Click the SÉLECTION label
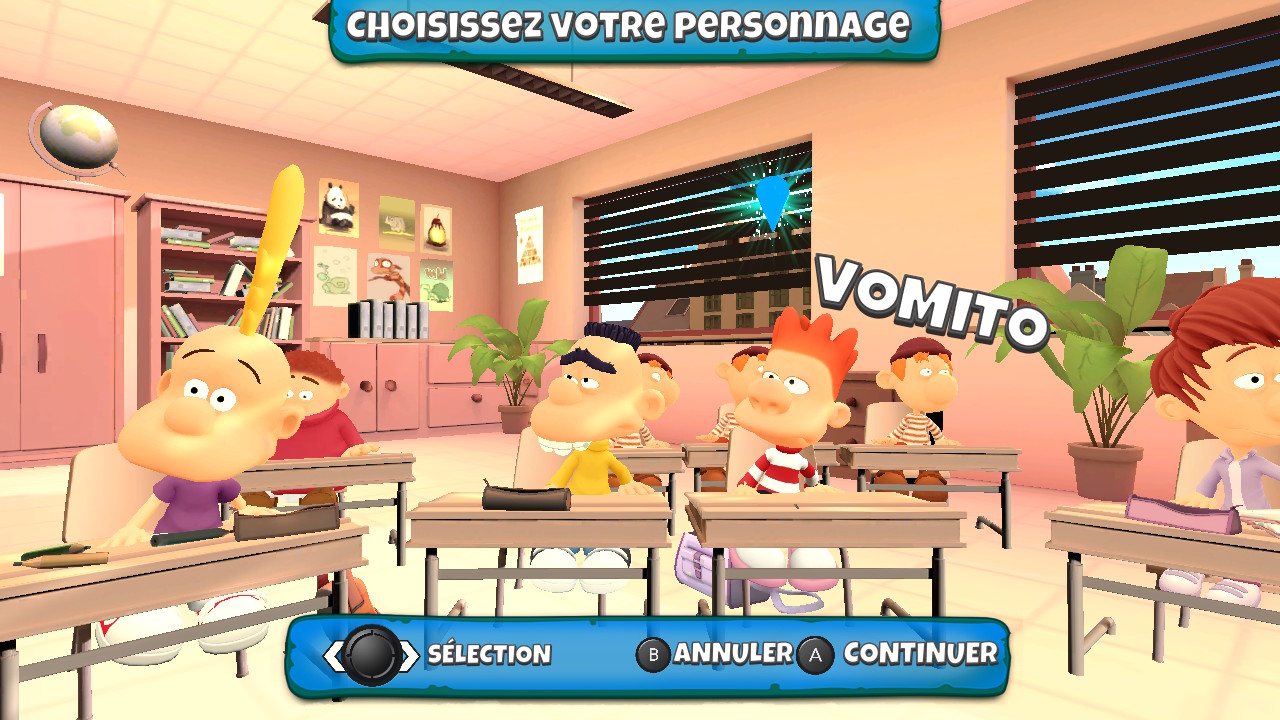 (x=489, y=655)
